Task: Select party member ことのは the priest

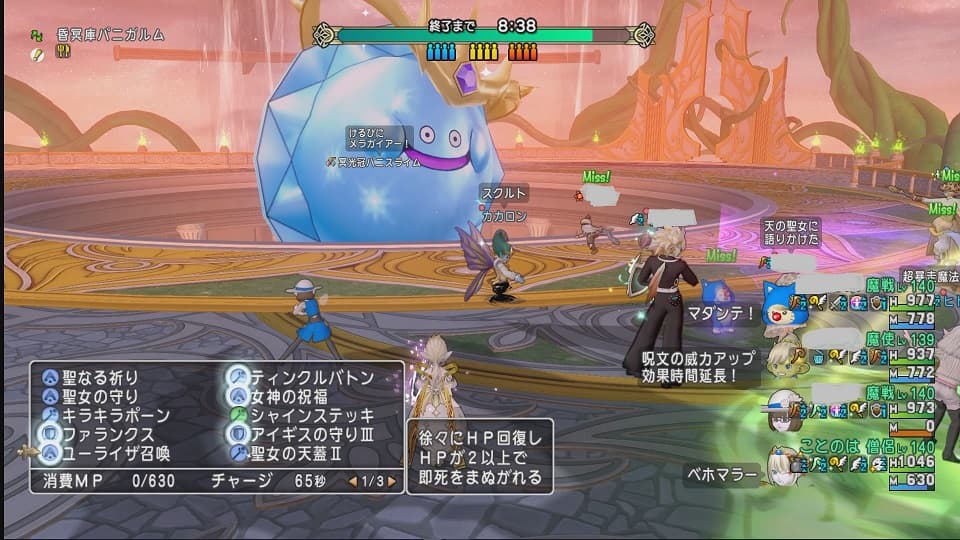Action: 781,462
